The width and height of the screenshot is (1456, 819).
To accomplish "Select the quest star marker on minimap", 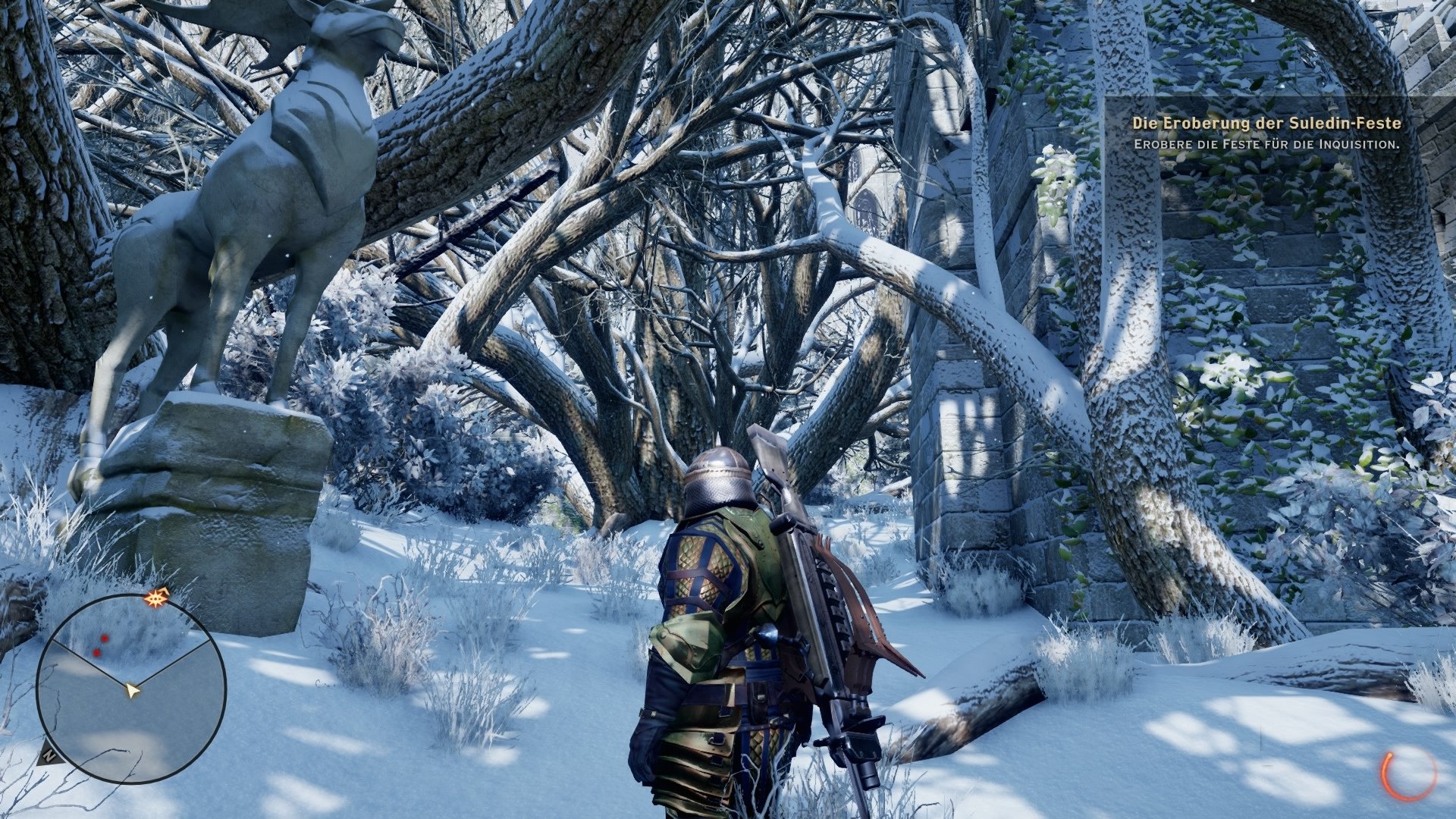I will 155,598.
